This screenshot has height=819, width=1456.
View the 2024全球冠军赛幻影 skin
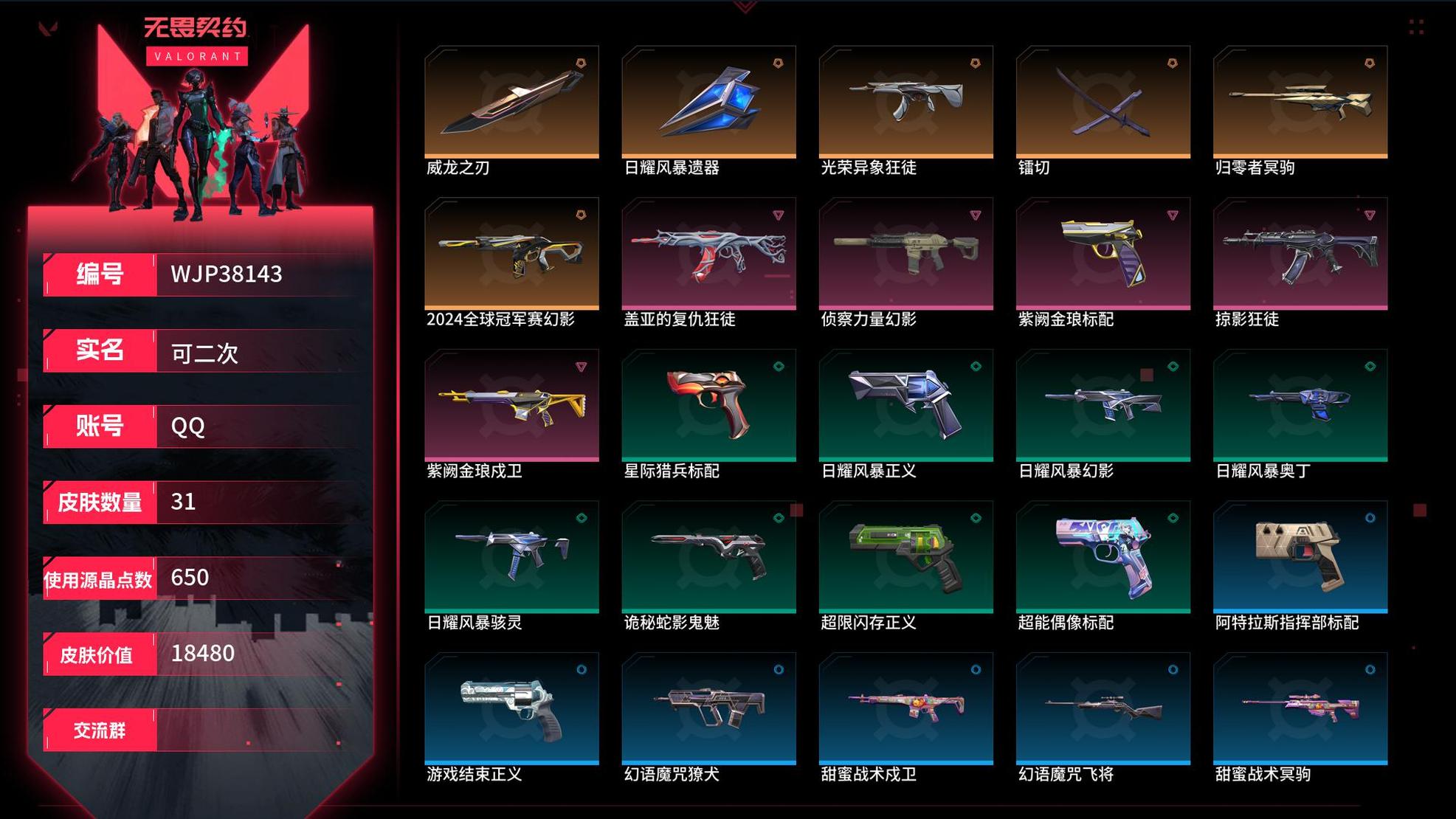pos(511,253)
